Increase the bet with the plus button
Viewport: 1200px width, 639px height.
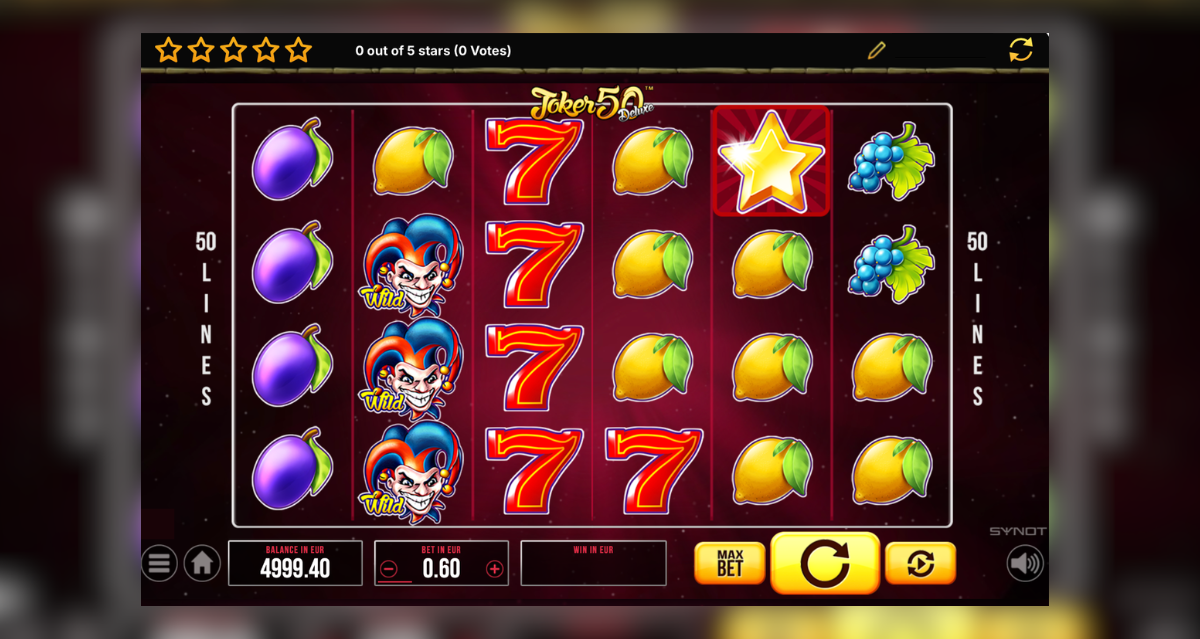click(x=494, y=569)
